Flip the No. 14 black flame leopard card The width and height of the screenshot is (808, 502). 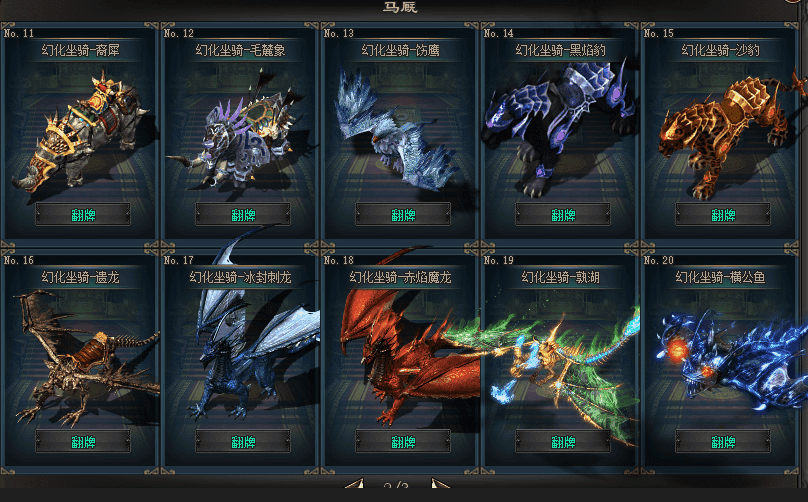pos(563,215)
